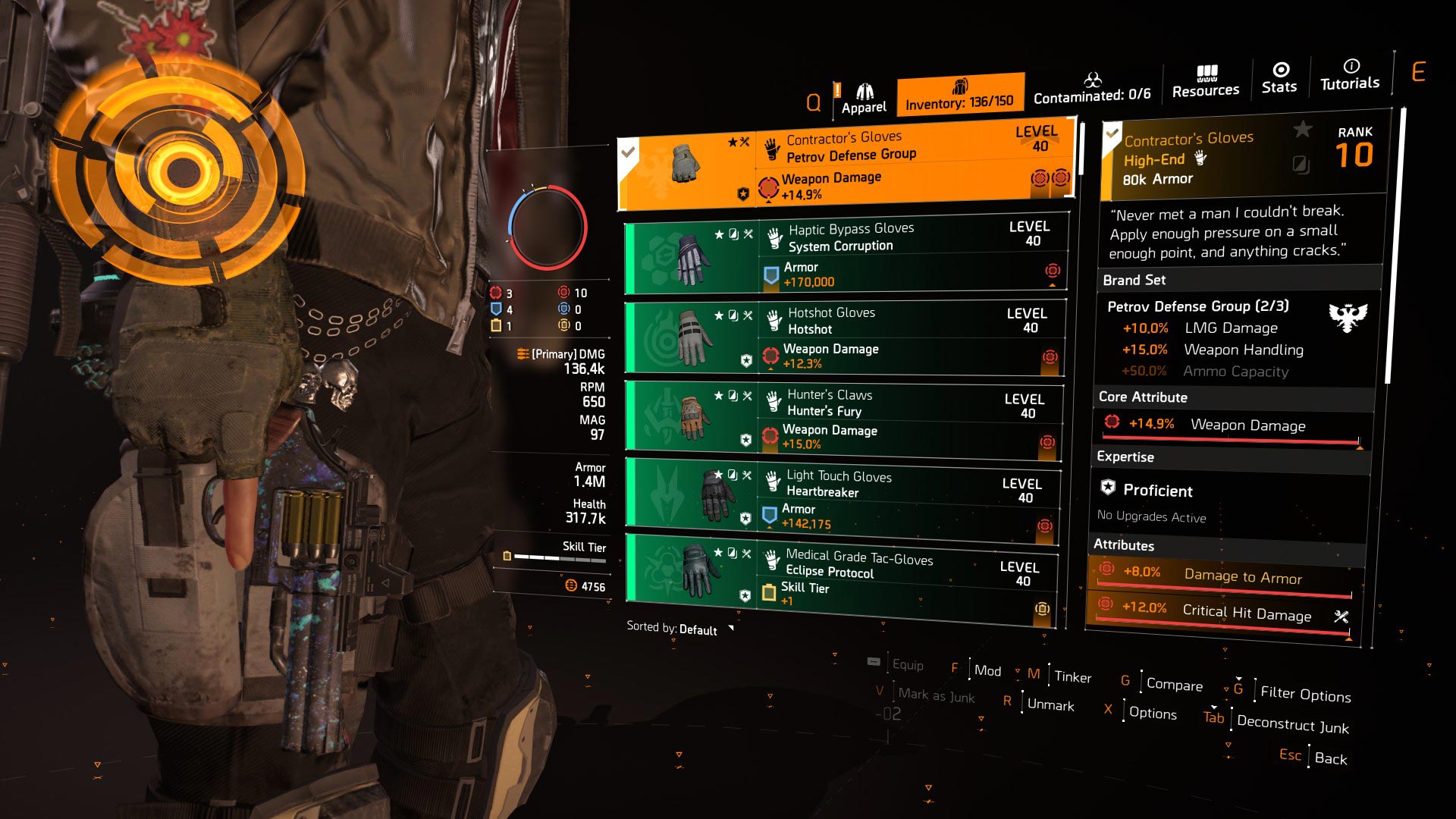The image size is (1456, 819).
Task: Open the Sorted by Default dropdown
Action: click(x=679, y=629)
